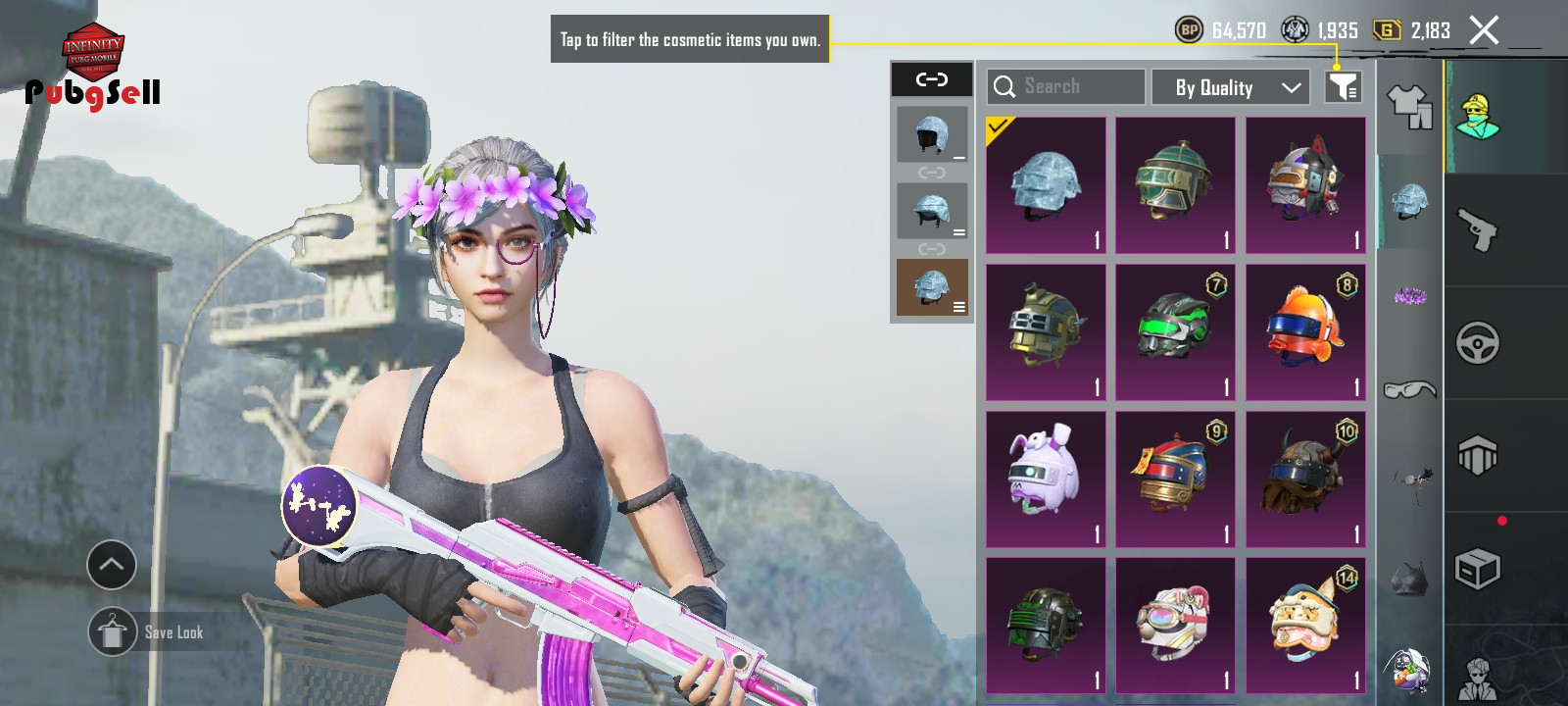Open the By Quality sort dropdown
Screen dimensions: 1568x706
point(1238,87)
